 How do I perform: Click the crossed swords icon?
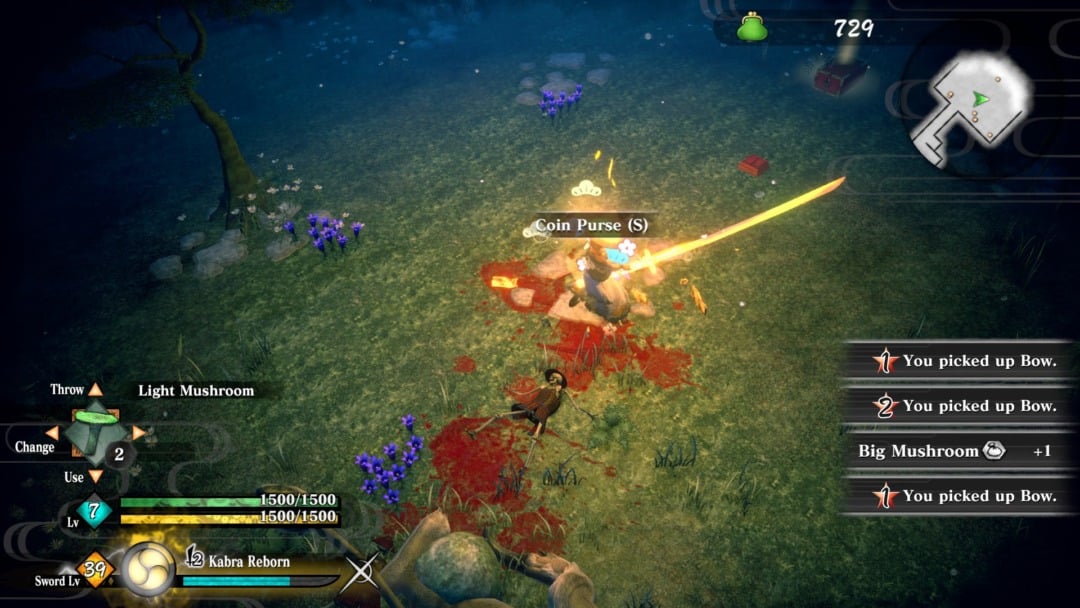tap(361, 572)
